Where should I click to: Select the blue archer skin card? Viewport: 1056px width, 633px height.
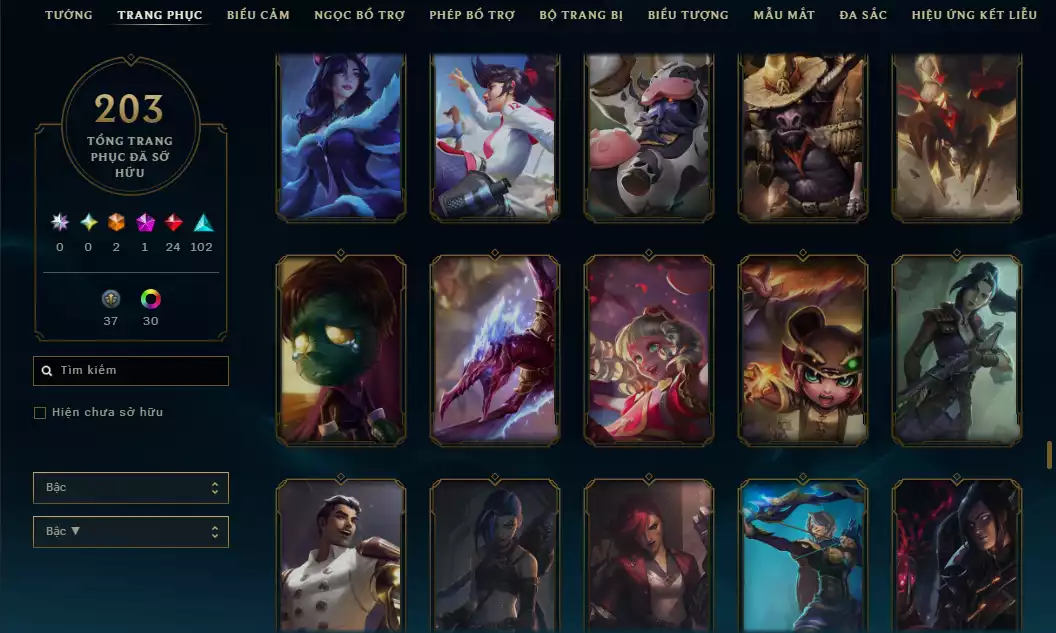(803, 556)
